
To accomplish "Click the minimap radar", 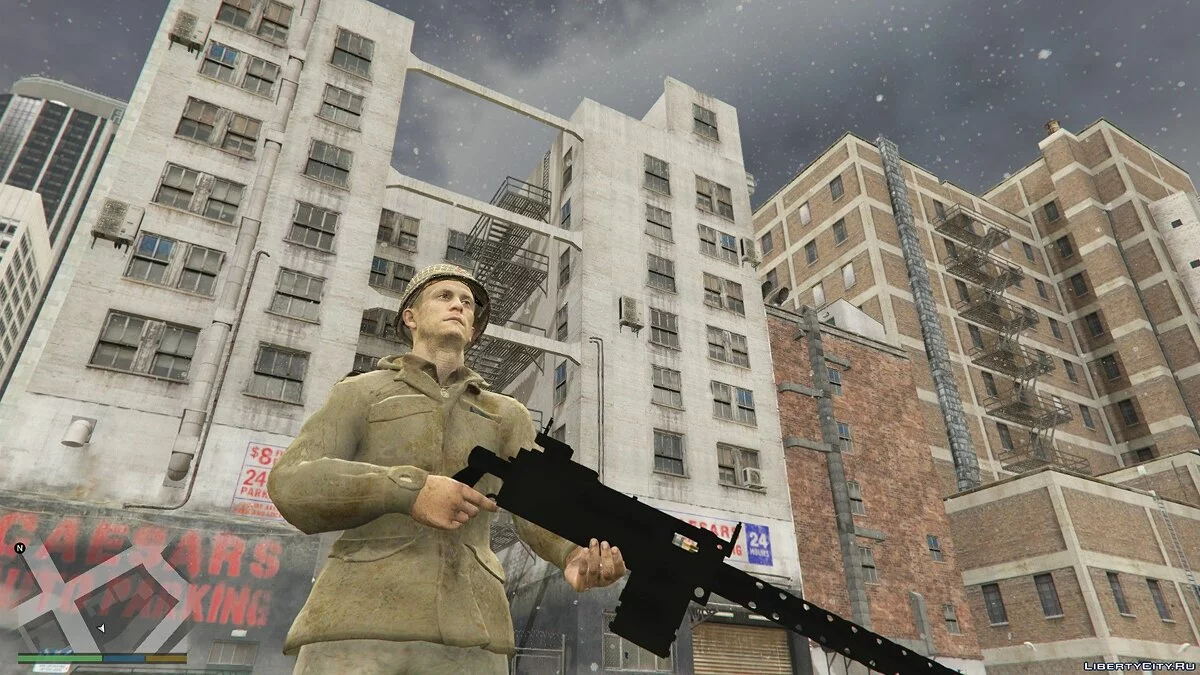I will 102,598.
